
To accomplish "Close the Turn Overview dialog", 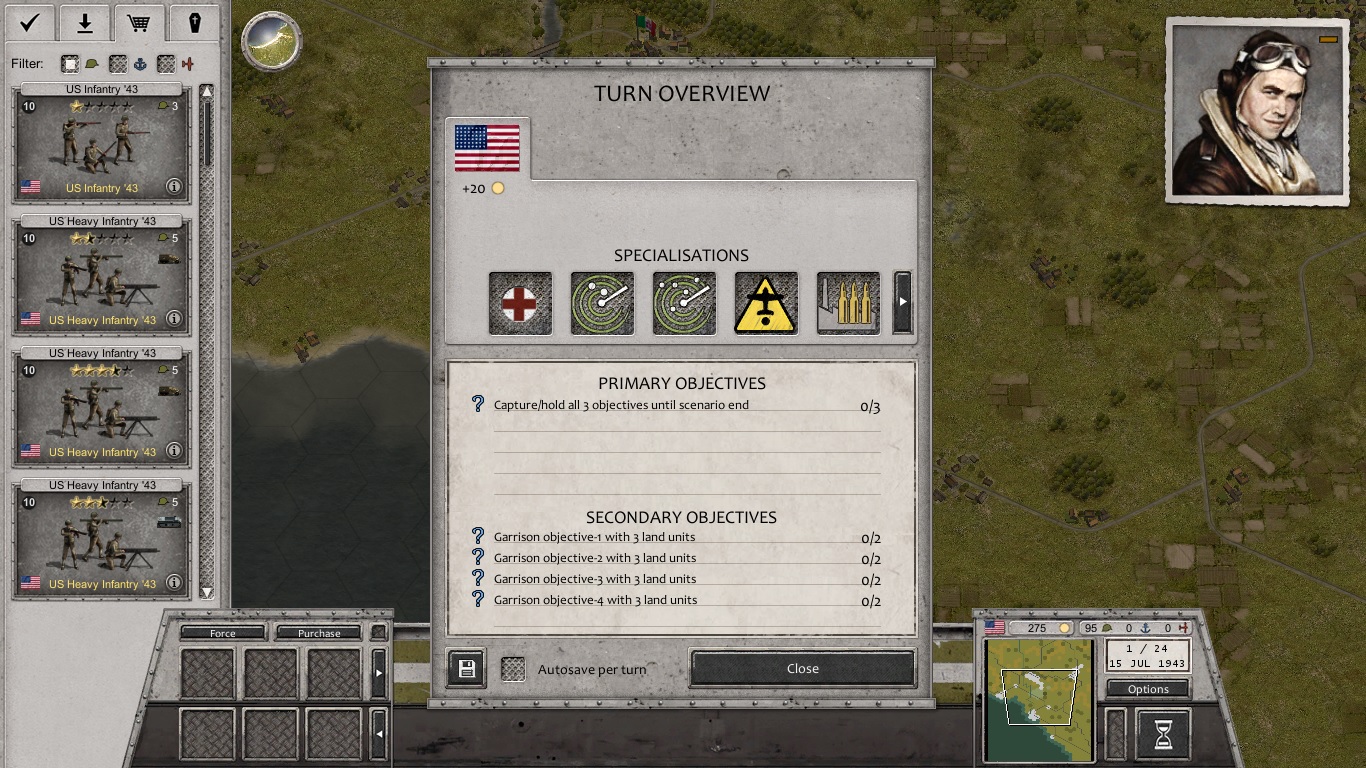I will (802, 668).
